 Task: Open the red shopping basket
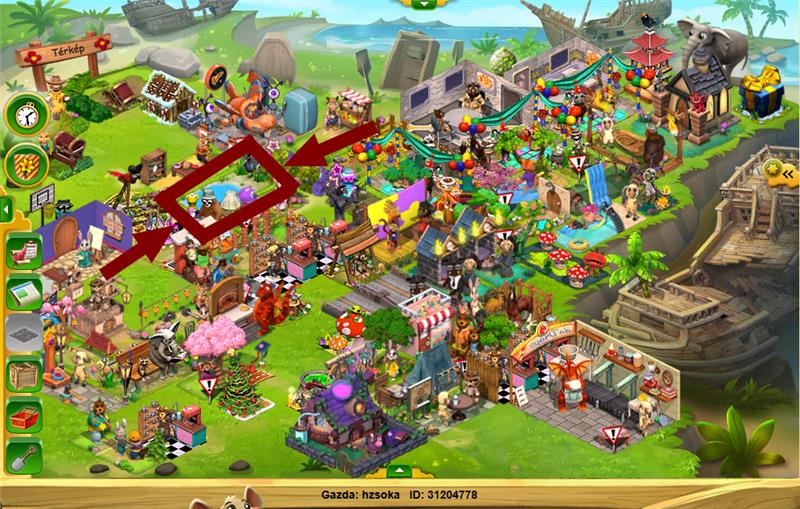[23, 417]
